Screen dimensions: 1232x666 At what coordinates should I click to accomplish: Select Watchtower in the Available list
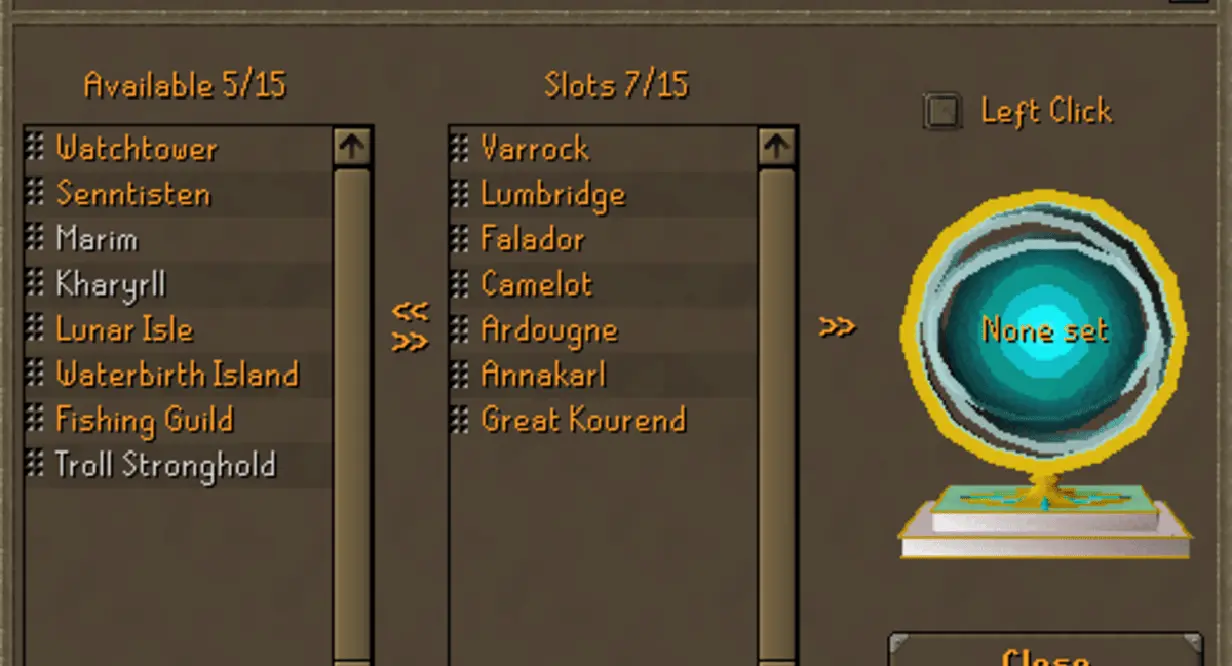point(136,149)
